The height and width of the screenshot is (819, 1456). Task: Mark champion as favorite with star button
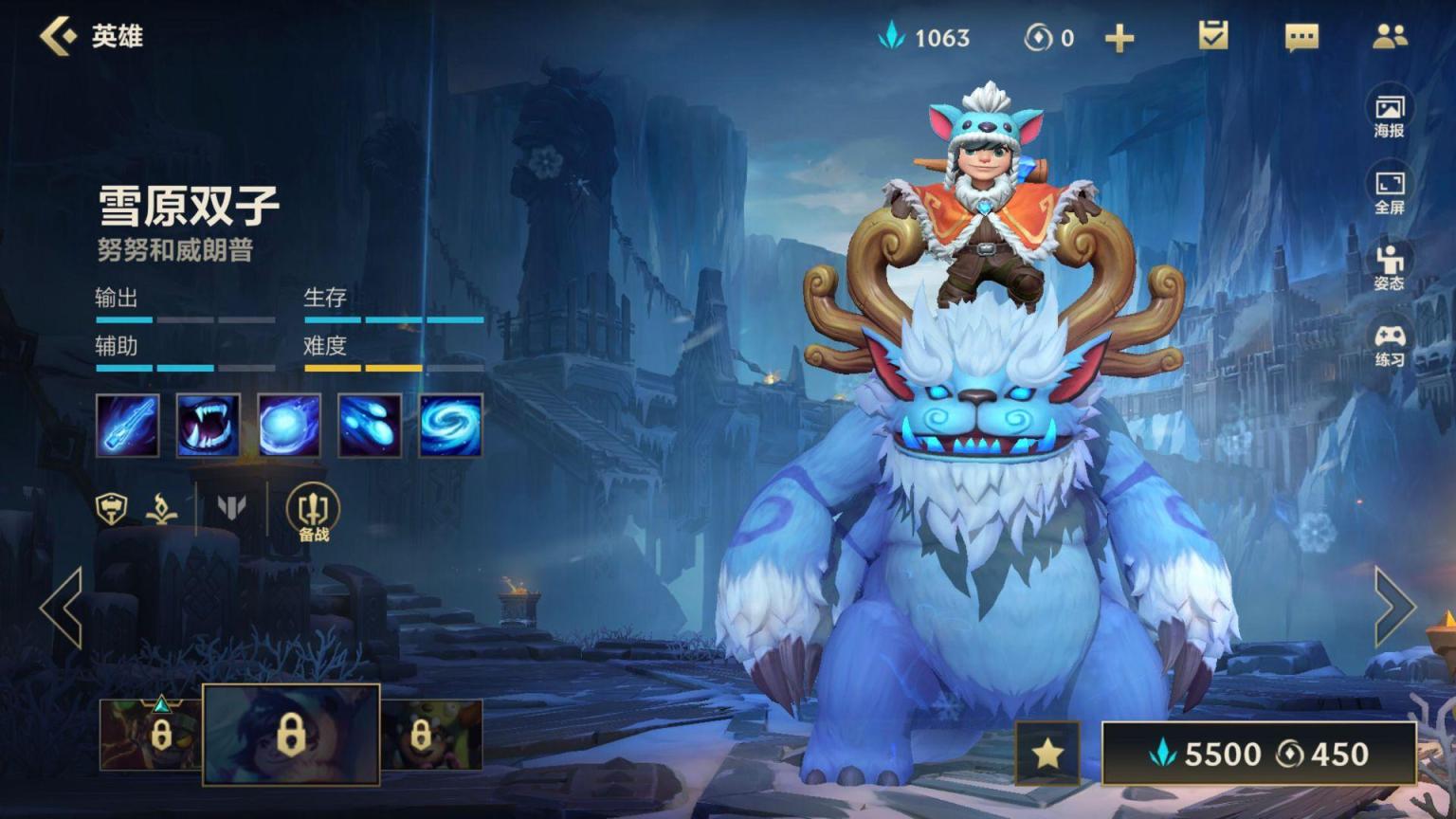click(1047, 754)
